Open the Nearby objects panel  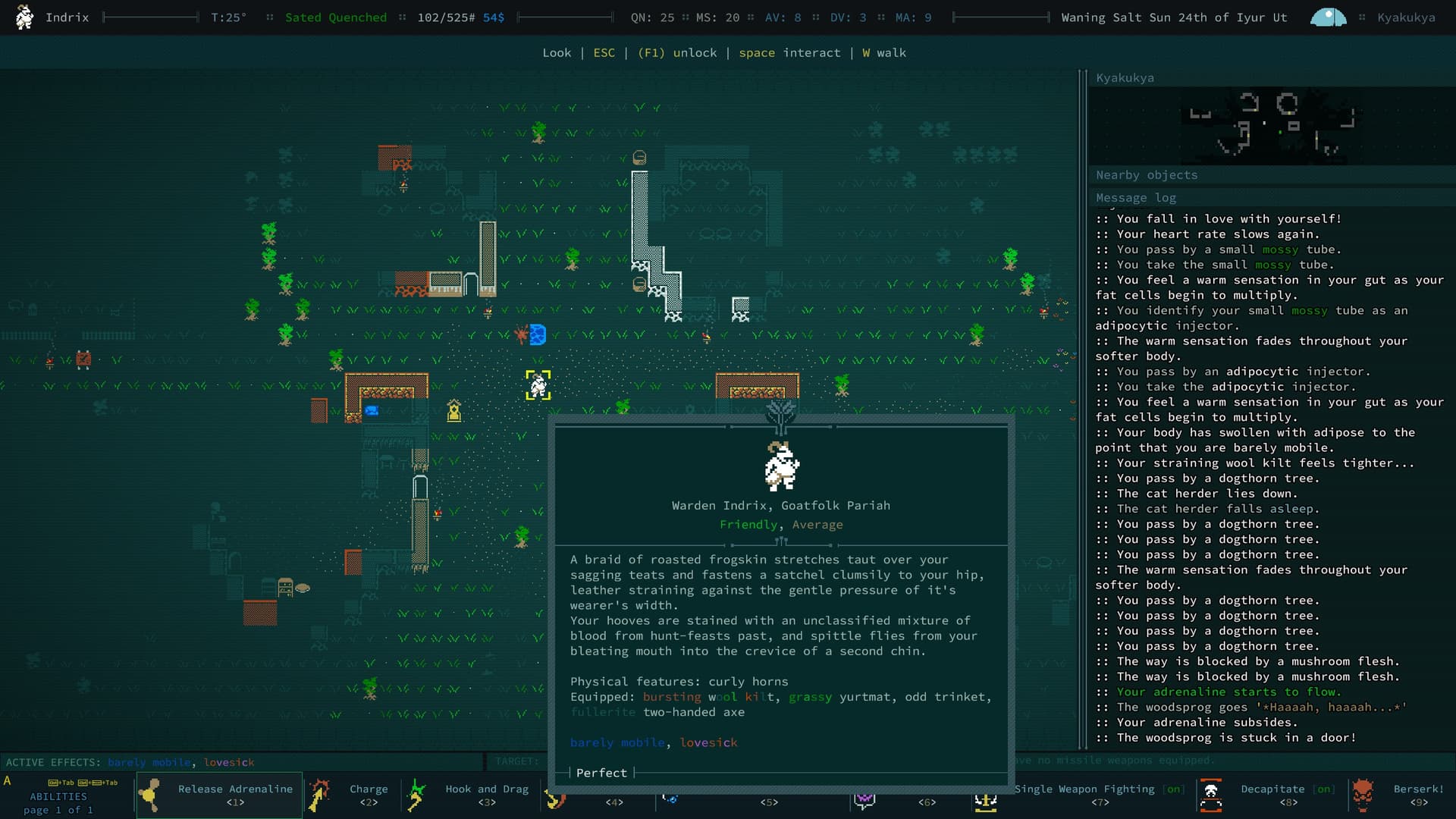coord(1146,175)
